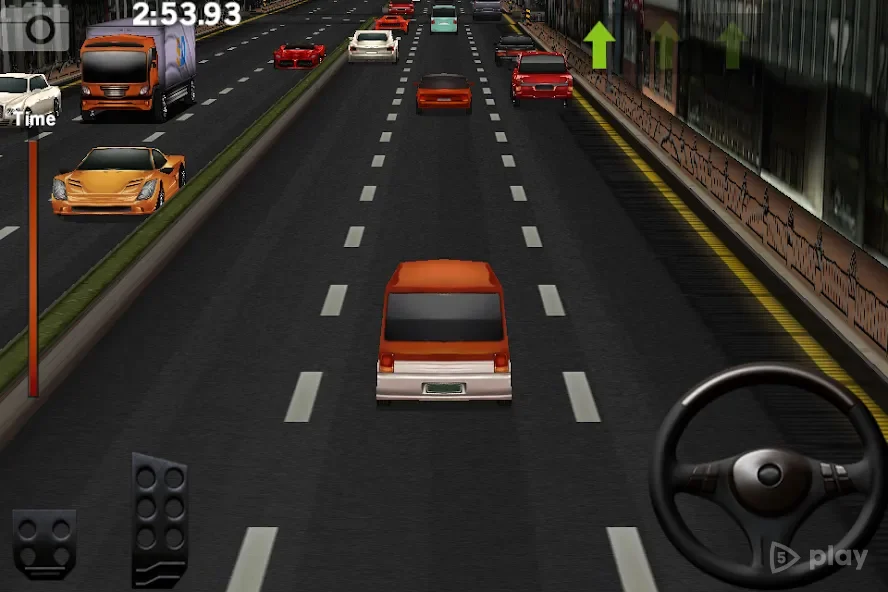Image resolution: width=888 pixels, height=592 pixels.
Task: Tap the camera view button
Action: pyautogui.click(x=36, y=26)
